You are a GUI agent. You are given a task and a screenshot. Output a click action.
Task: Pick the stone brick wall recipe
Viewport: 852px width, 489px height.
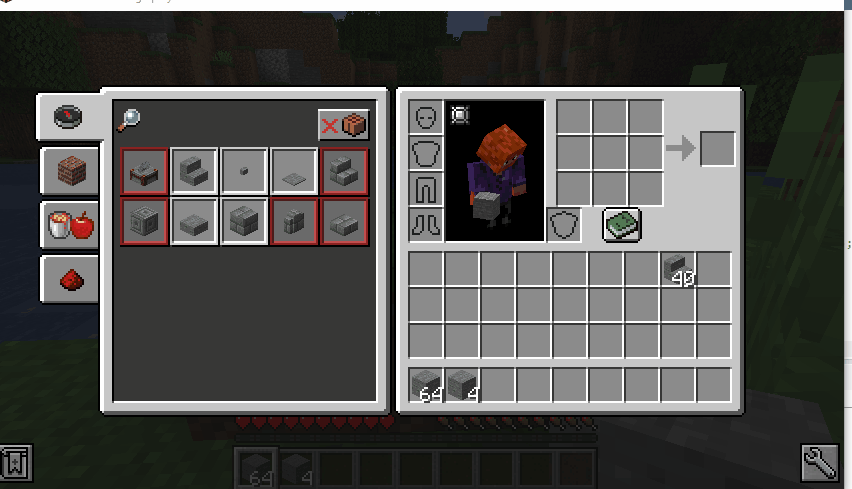pyautogui.click(x=294, y=221)
